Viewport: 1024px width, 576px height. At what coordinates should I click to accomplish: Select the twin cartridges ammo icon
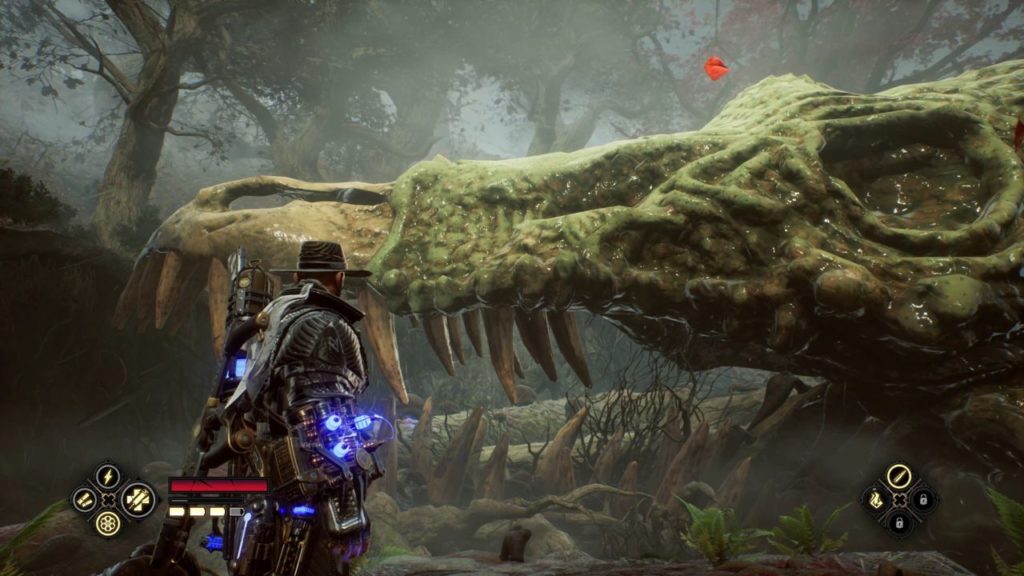pos(85,500)
